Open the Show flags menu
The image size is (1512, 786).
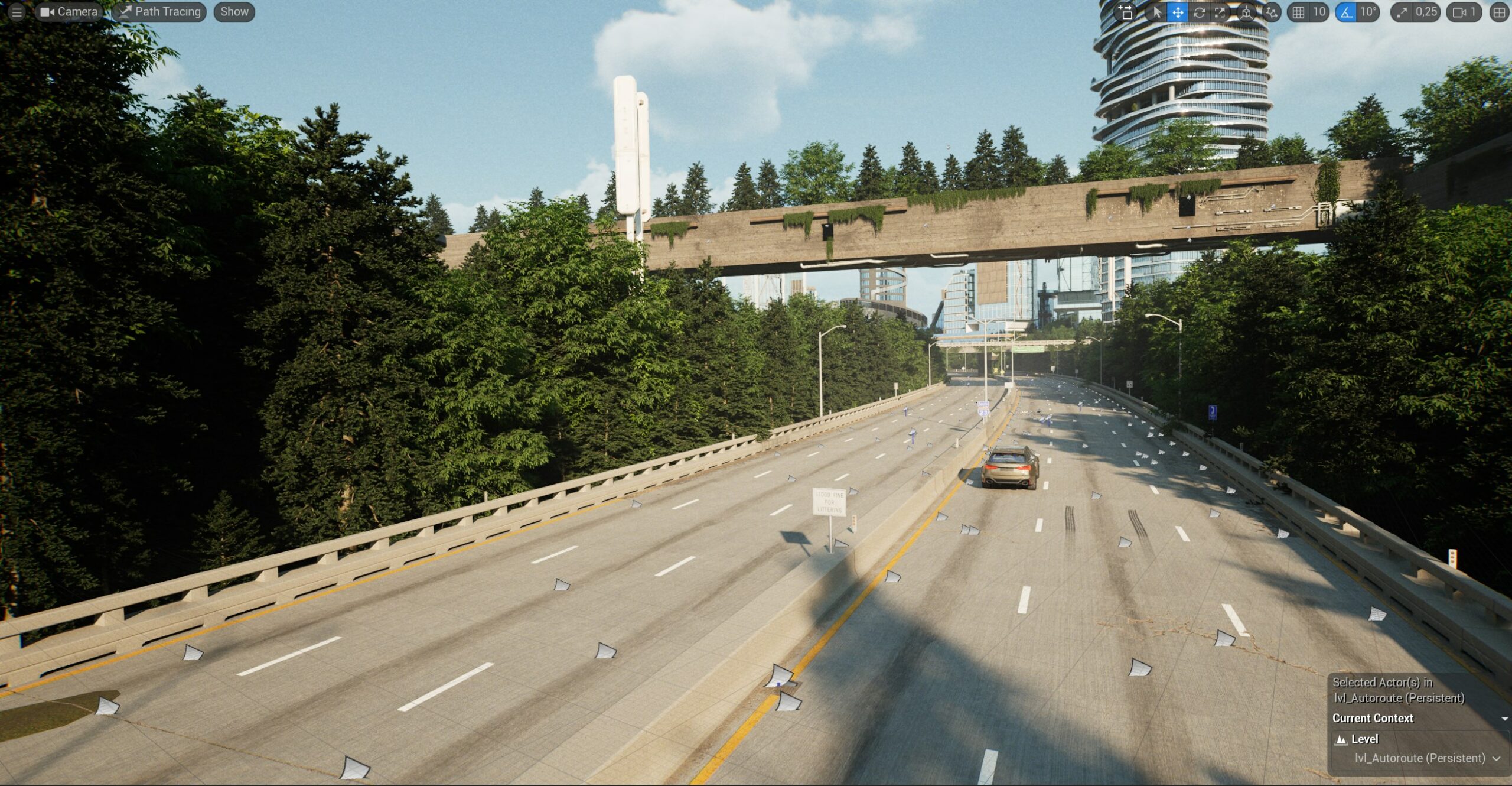pos(234,12)
